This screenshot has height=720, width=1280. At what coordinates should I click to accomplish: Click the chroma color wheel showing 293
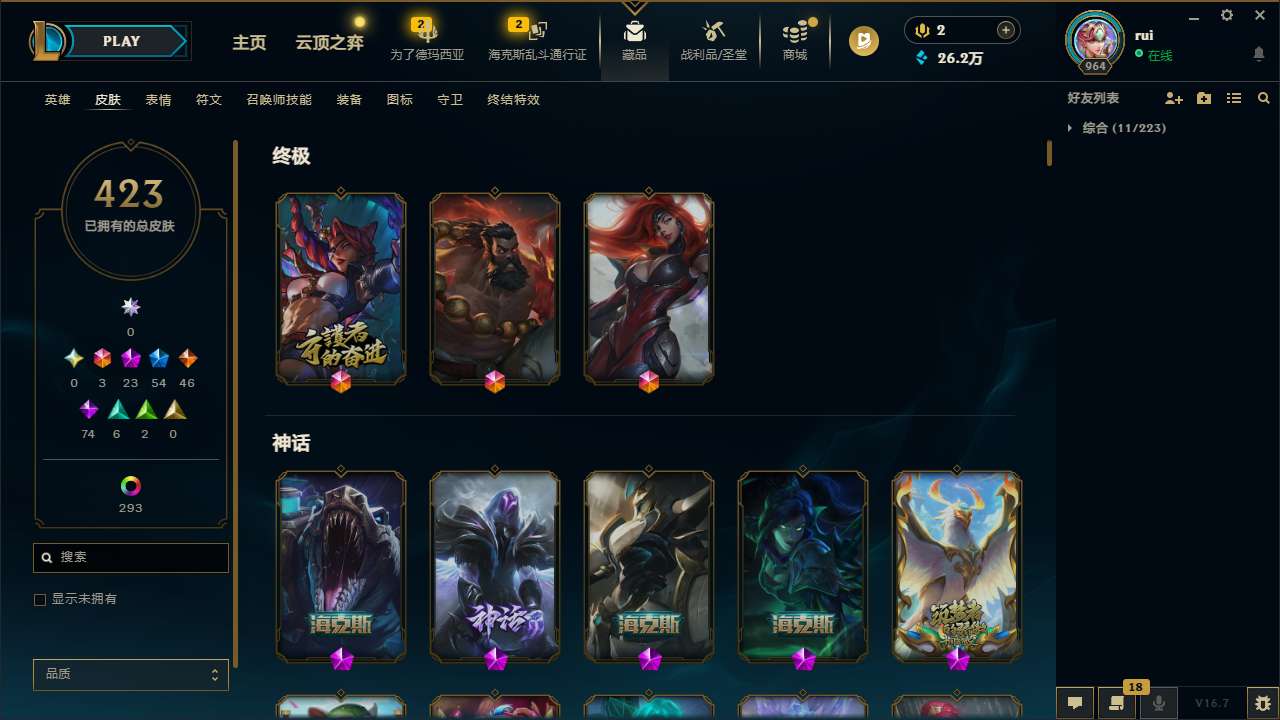130,486
